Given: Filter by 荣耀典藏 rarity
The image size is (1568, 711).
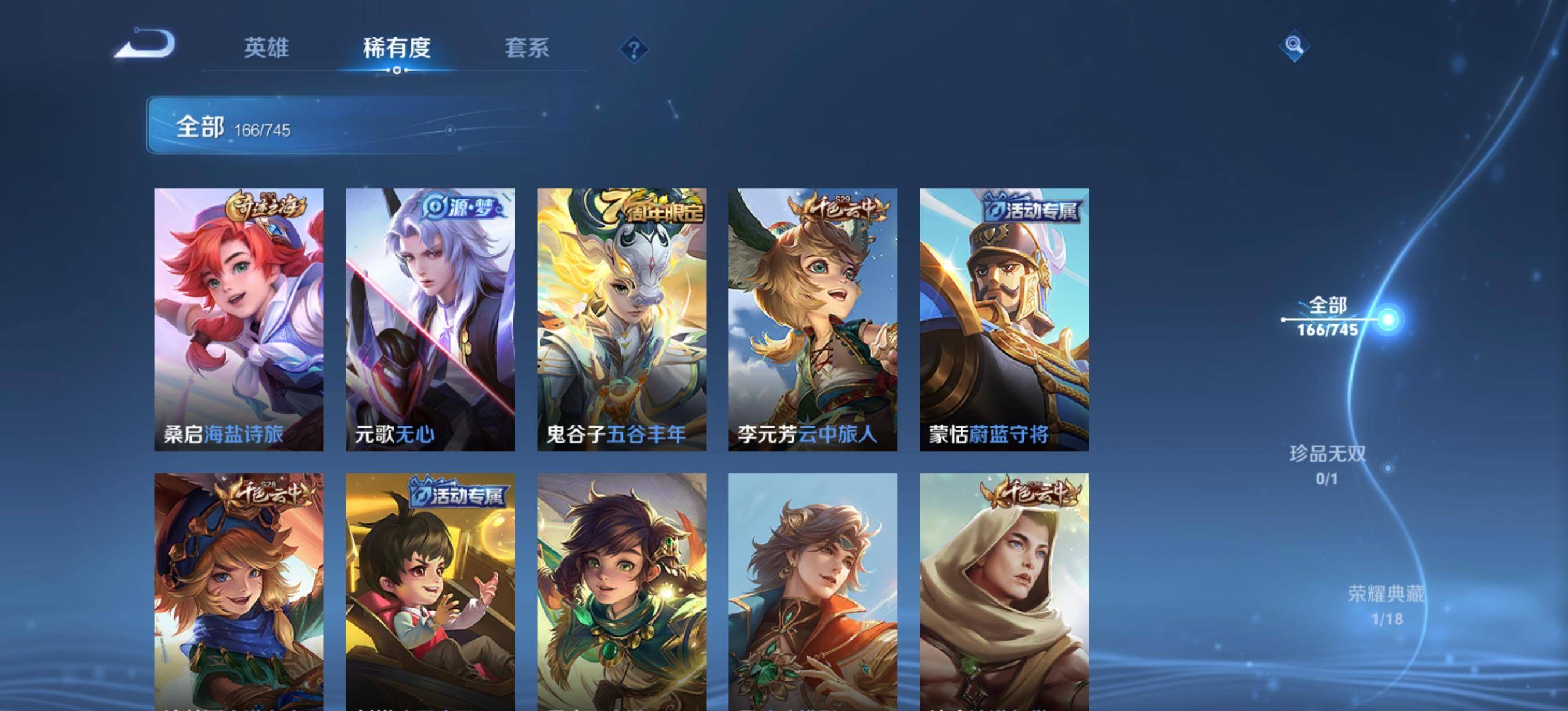Looking at the screenshot, I should (1387, 605).
